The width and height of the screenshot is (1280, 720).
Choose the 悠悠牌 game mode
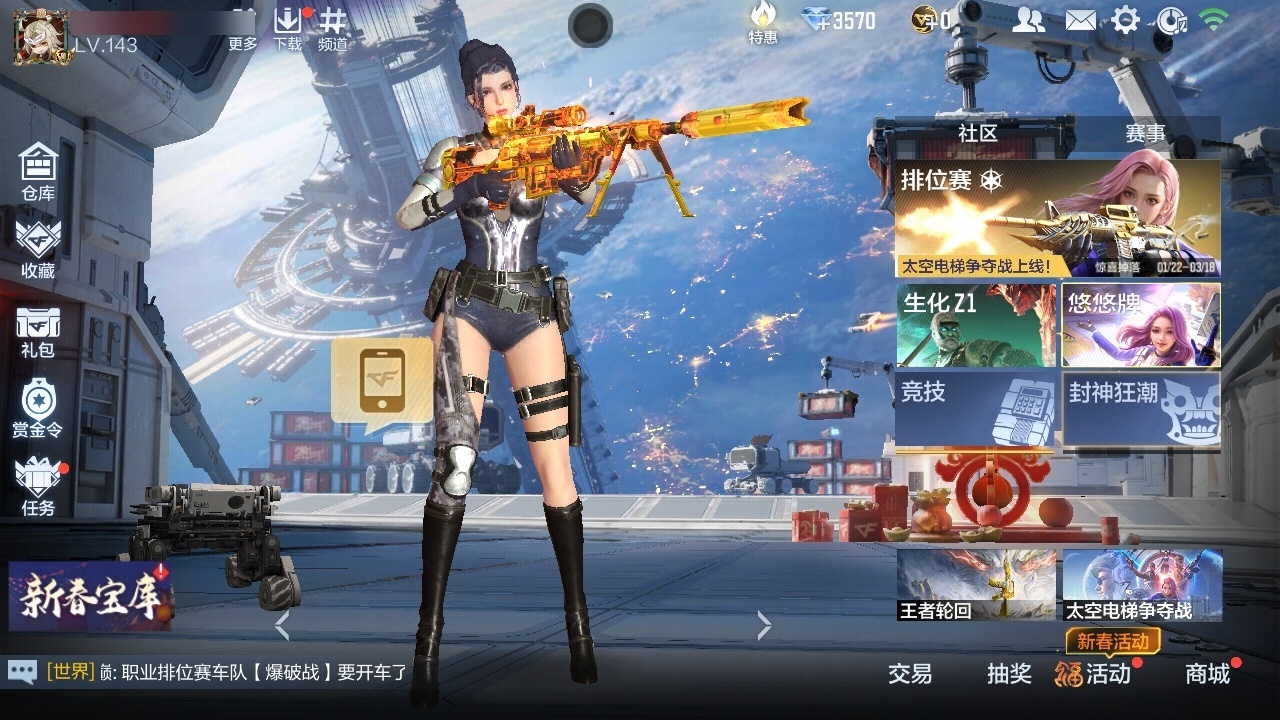(1141, 326)
